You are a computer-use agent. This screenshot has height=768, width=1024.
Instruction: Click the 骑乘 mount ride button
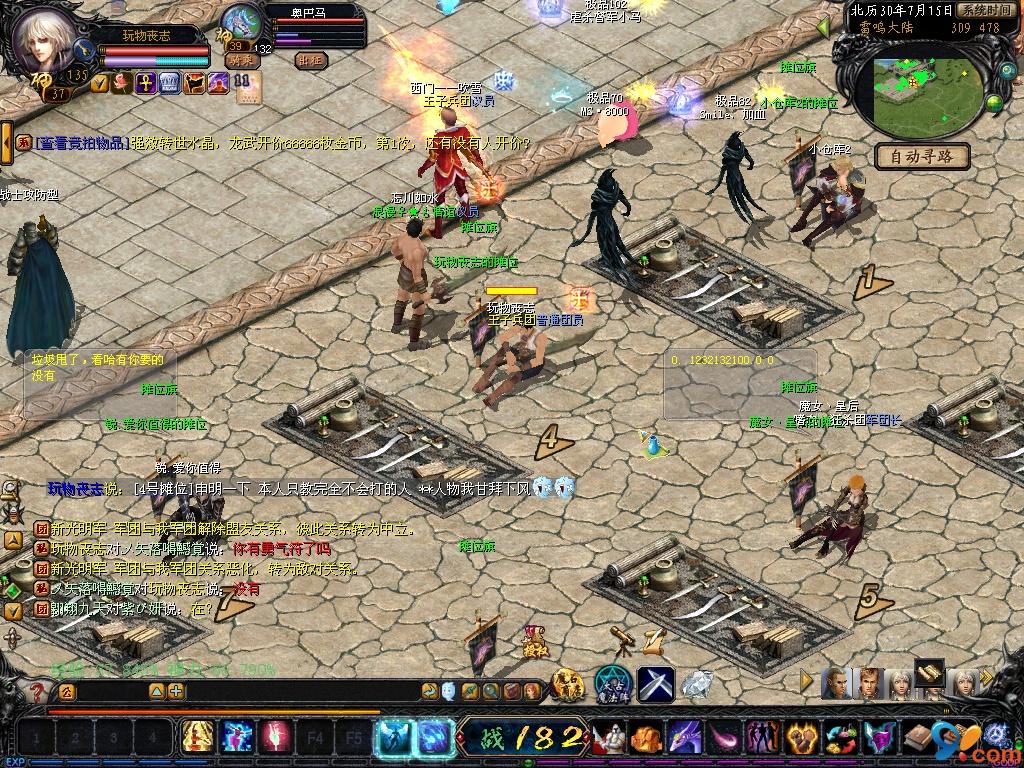pyautogui.click(x=242, y=60)
